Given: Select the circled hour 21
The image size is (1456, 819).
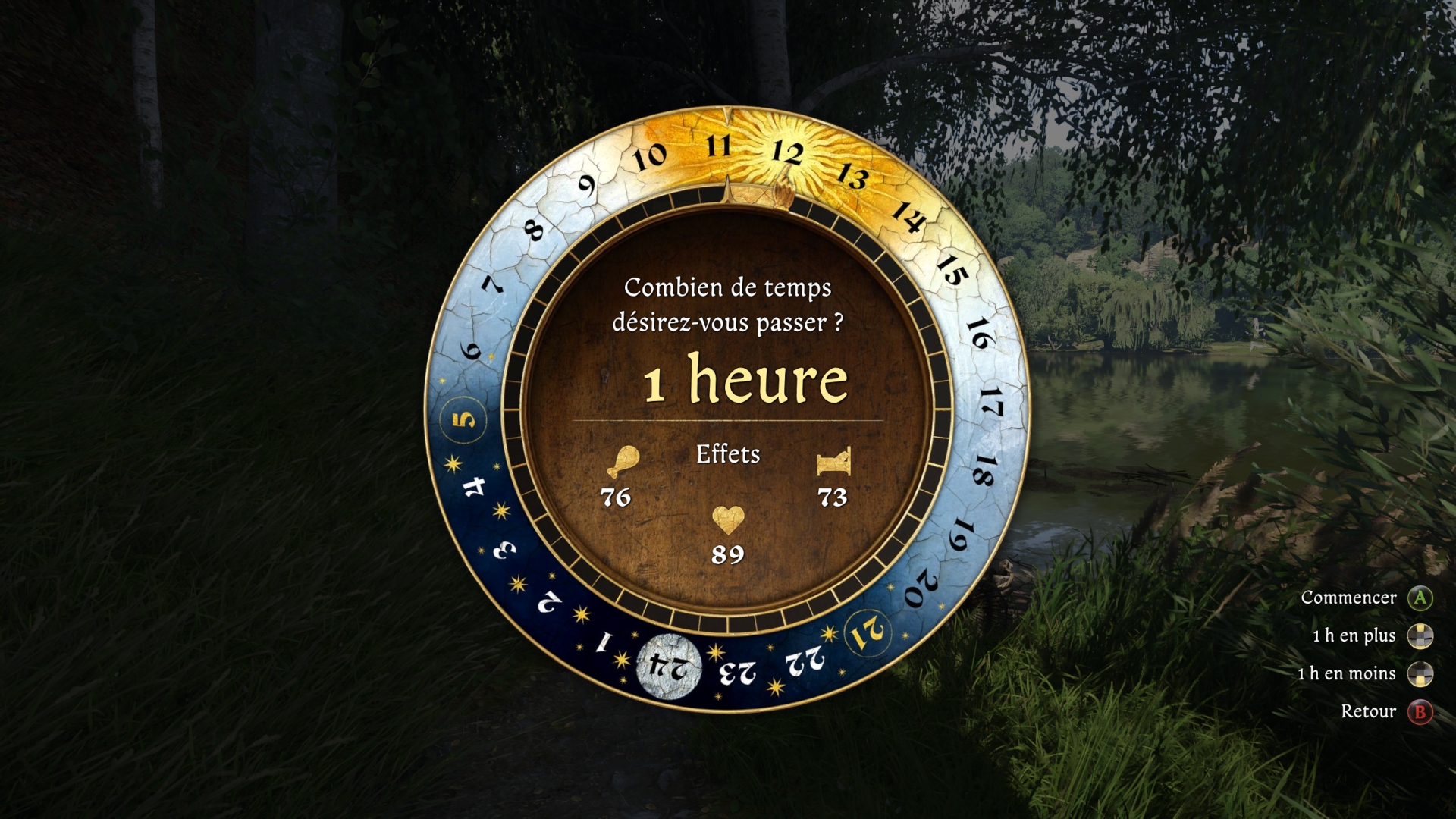Looking at the screenshot, I should point(867,632).
